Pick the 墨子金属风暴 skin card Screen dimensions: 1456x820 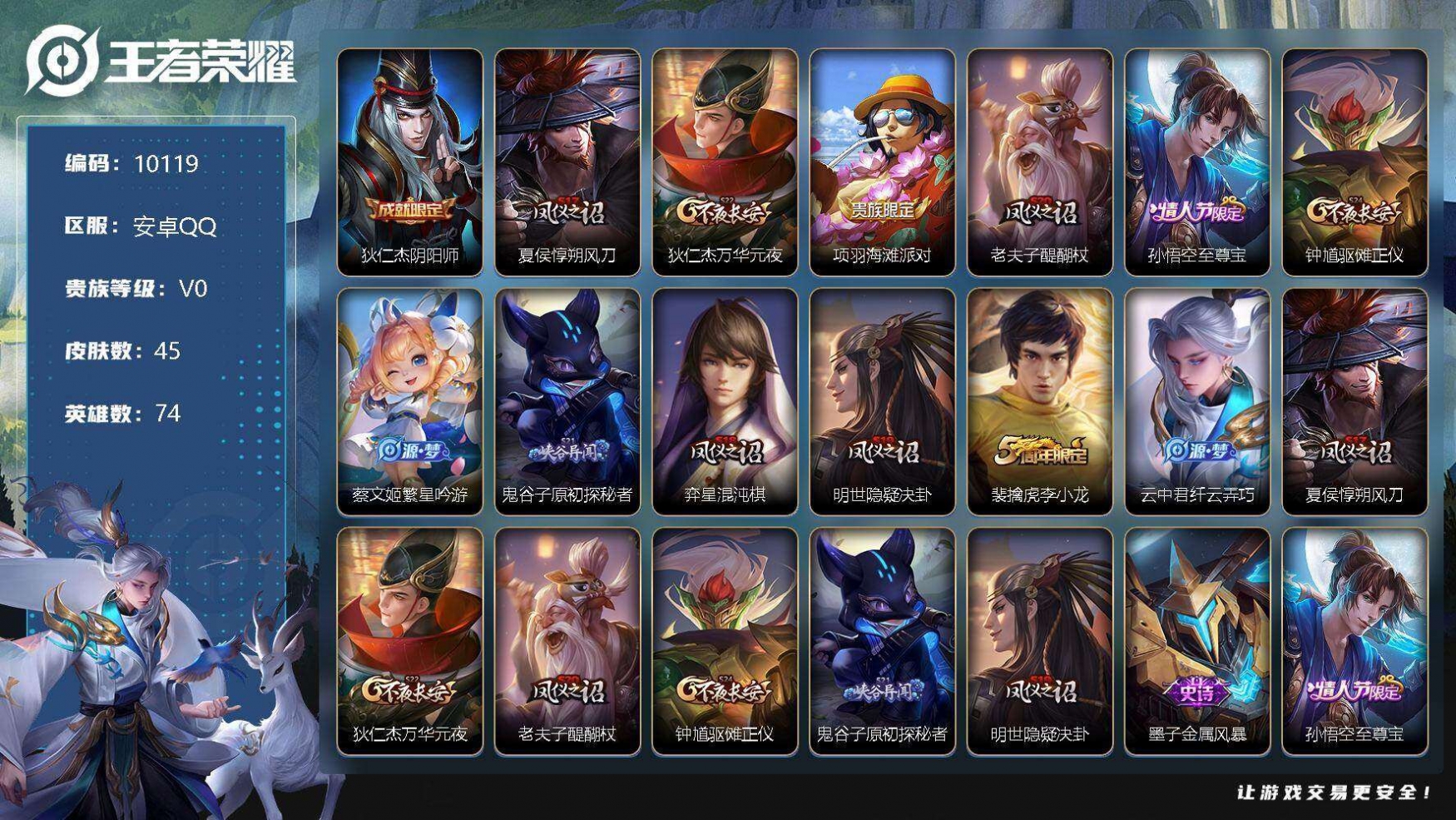1196,642
